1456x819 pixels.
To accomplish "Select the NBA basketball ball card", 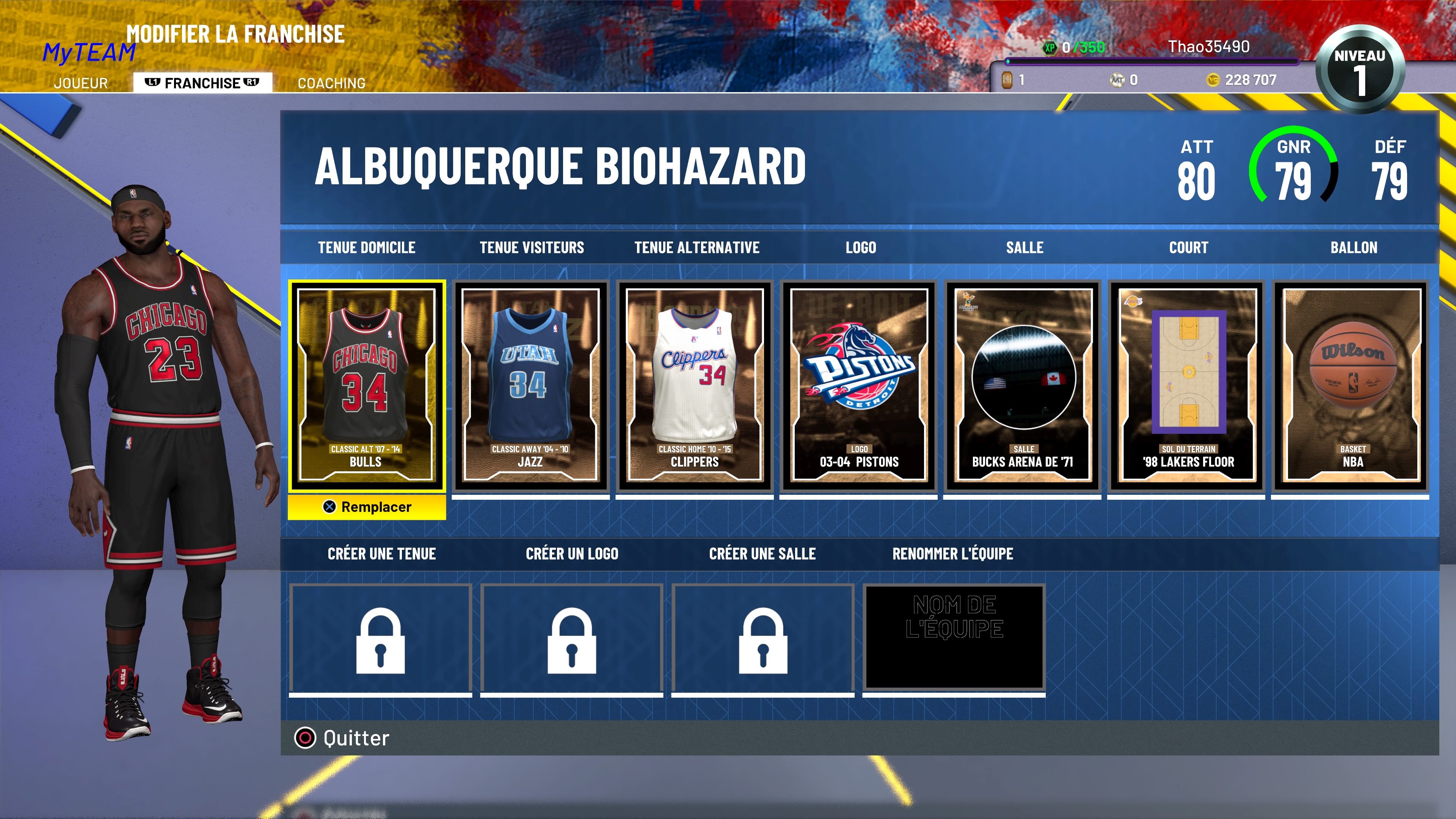I will (x=1353, y=384).
